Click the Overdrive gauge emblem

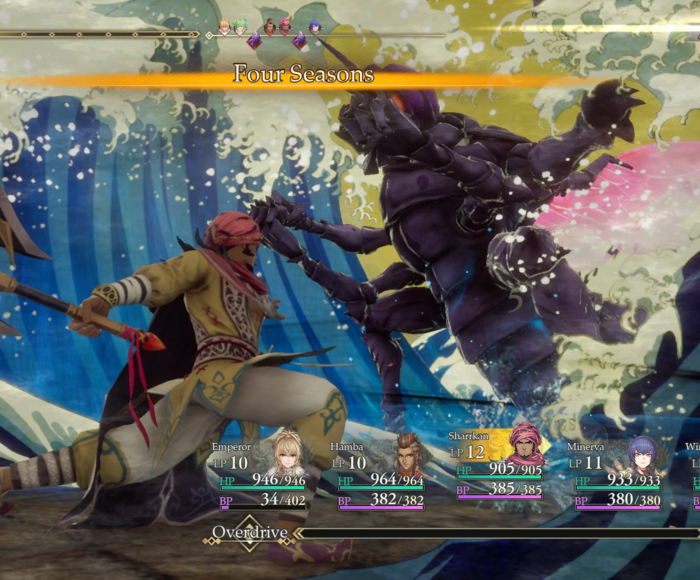pyautogui.click(x=248, y=532)
